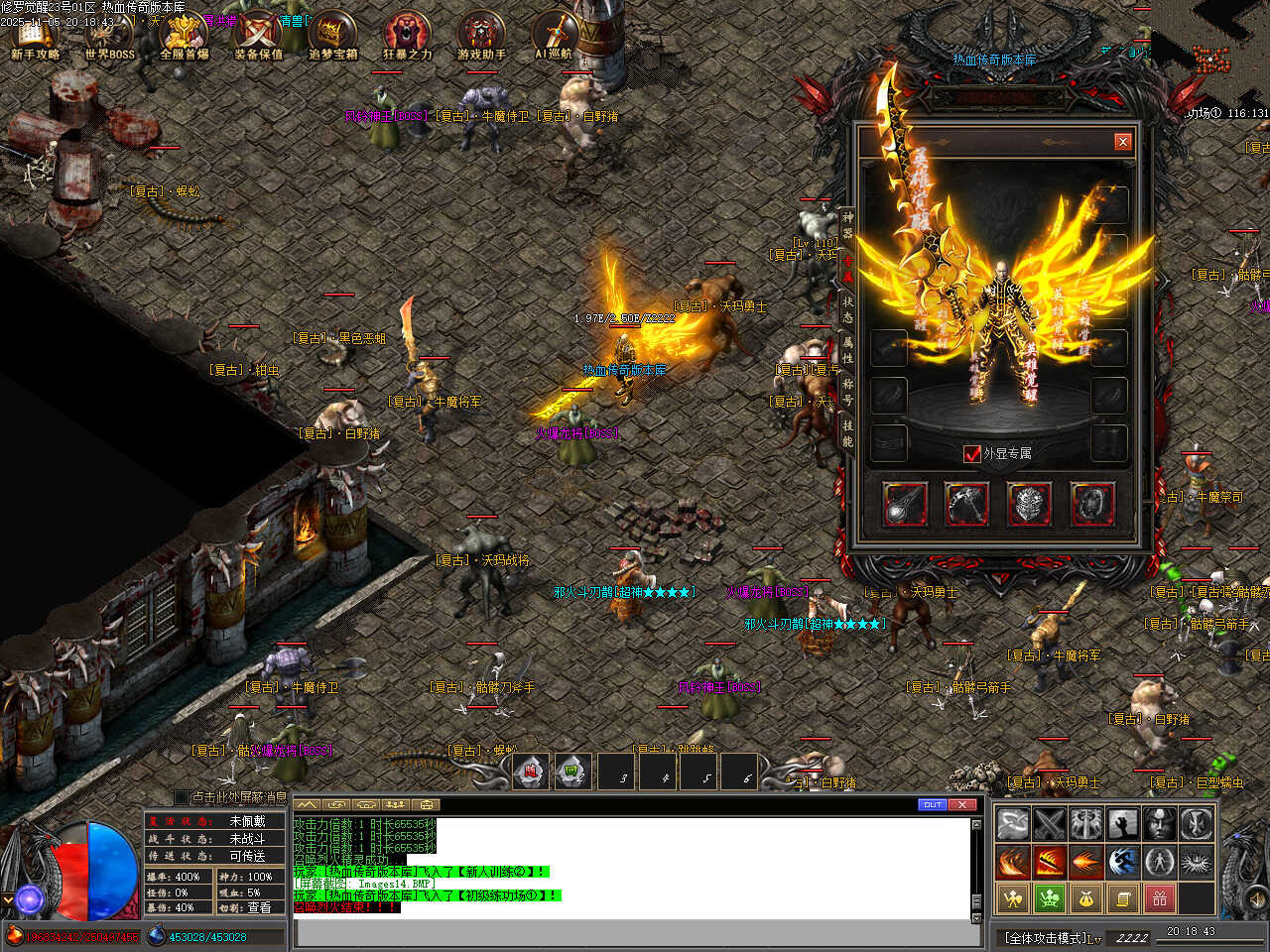This screenshot has height=952, width=1270.
Task: Switch to the 状态 tab
Action: coord(847,309)
